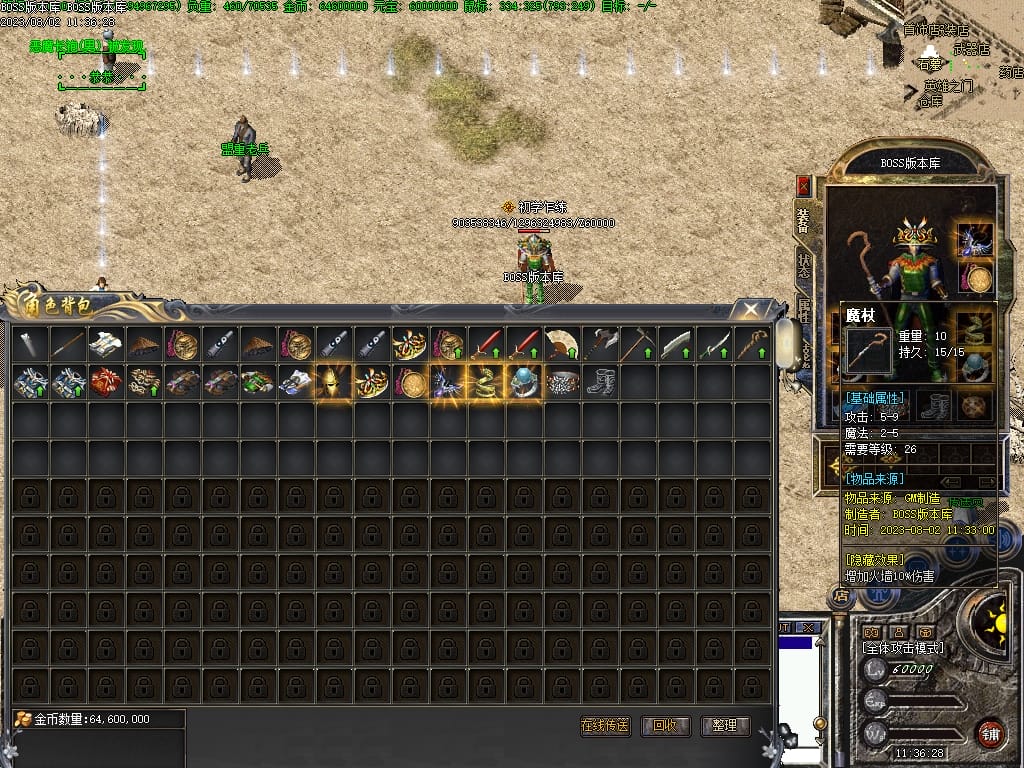
Task: Open the small round 店 store button
Action: tap(841, 597)
